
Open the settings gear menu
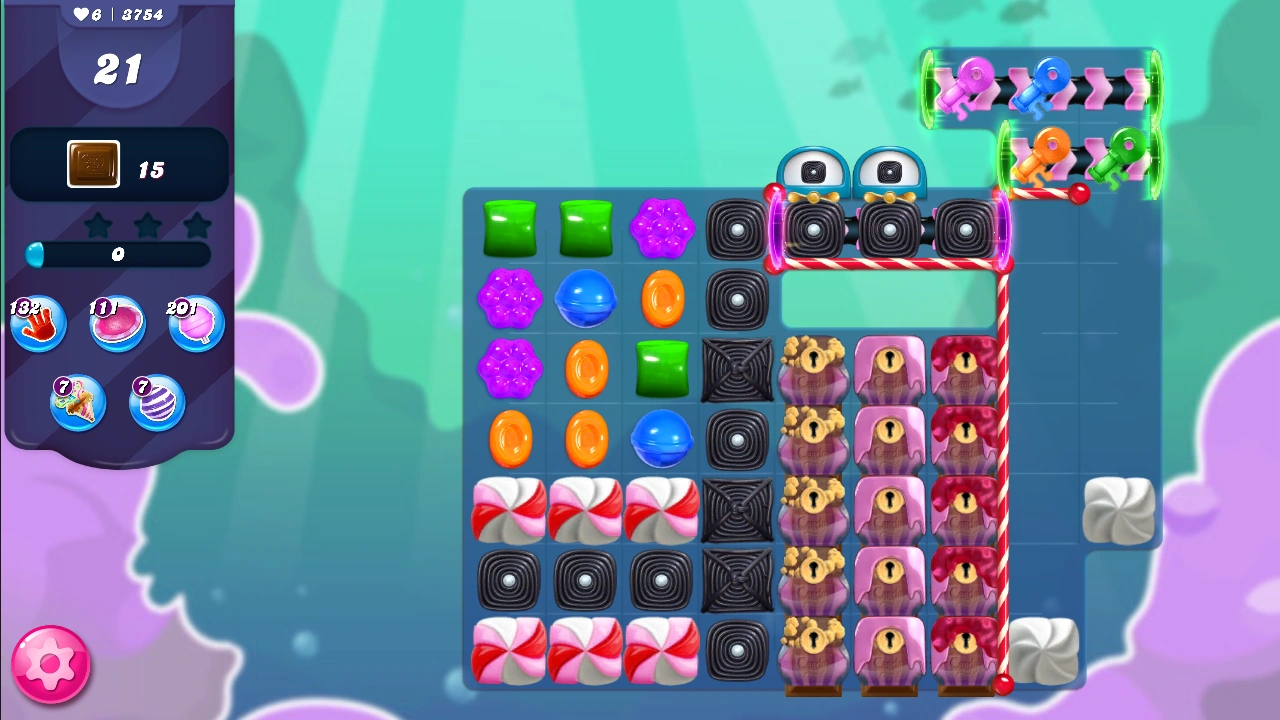point(50,666)
